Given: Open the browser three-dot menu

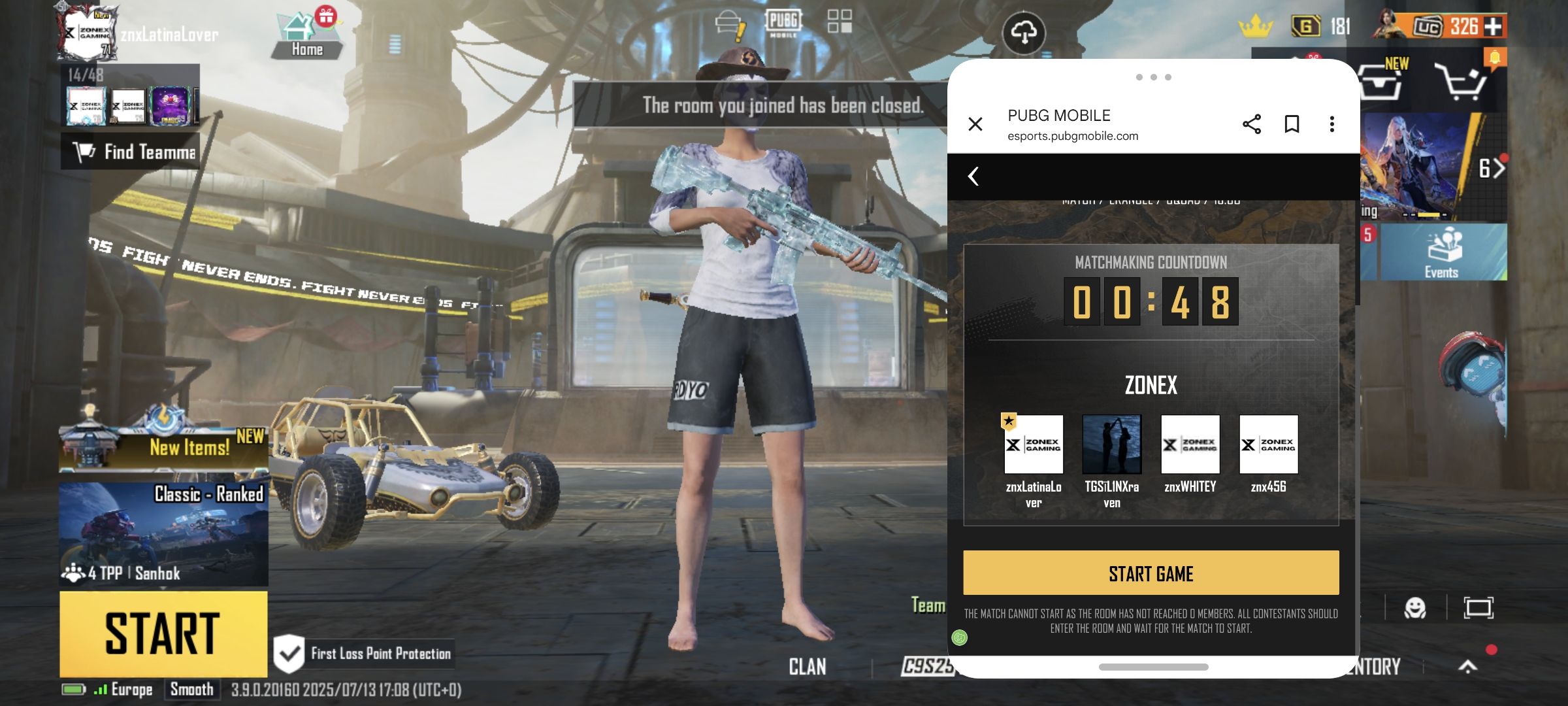Looking at the screenshot, I should pyautogui.click(x=1331, y=124).
